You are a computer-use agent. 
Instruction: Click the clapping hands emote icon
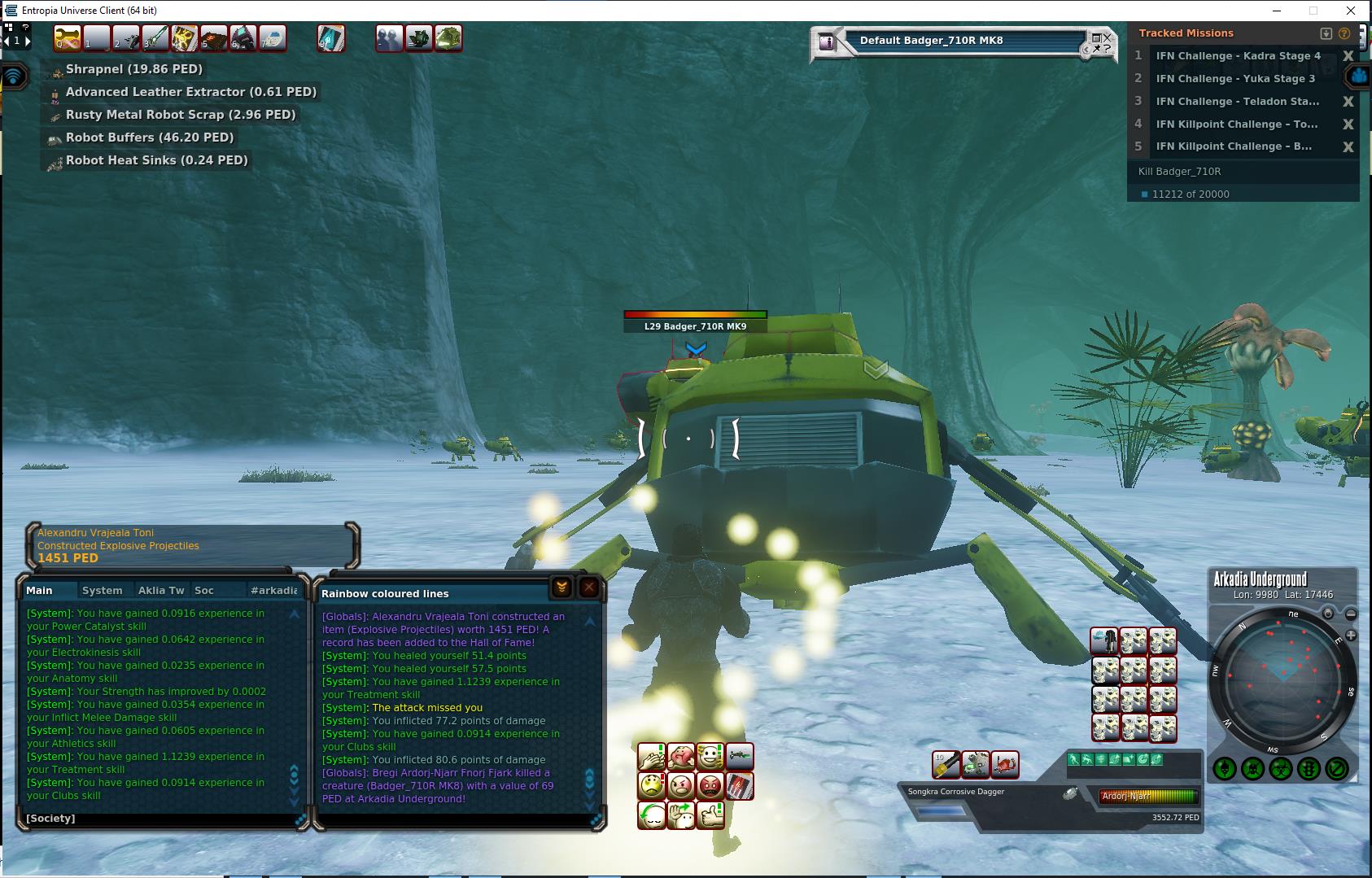pos(652,757)
